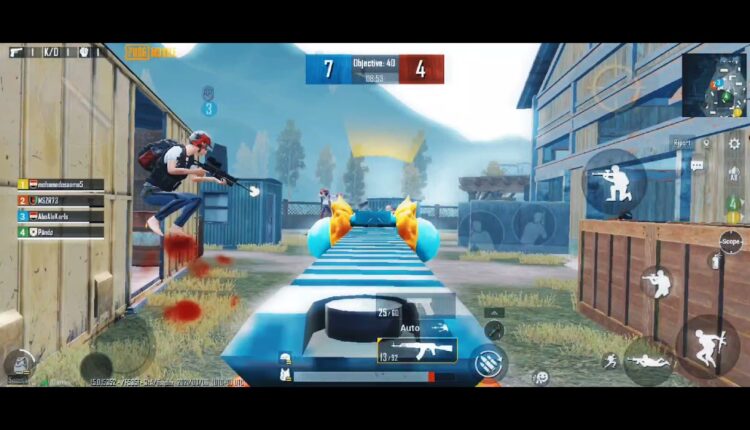The height and width of the screenshot is (430, 750).
Task: Jump using the leaping soldier button
Action: click(707, 345)
